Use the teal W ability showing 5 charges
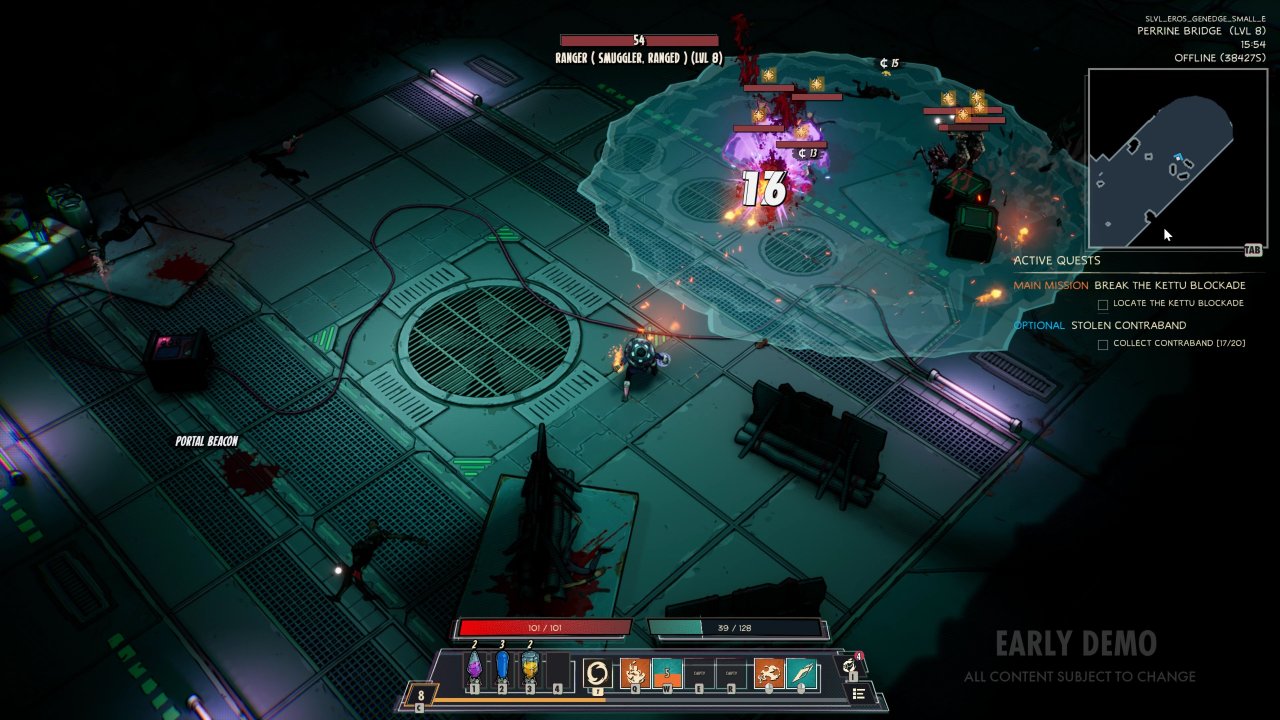Viewport: 1280px width, 720px height. point(667,670)
